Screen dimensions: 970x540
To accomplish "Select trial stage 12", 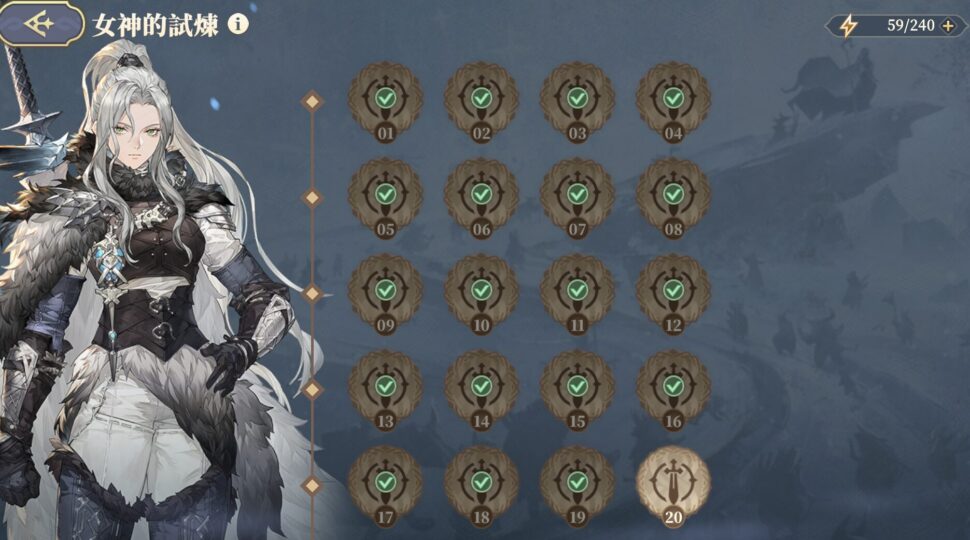I will pos(673,291).
